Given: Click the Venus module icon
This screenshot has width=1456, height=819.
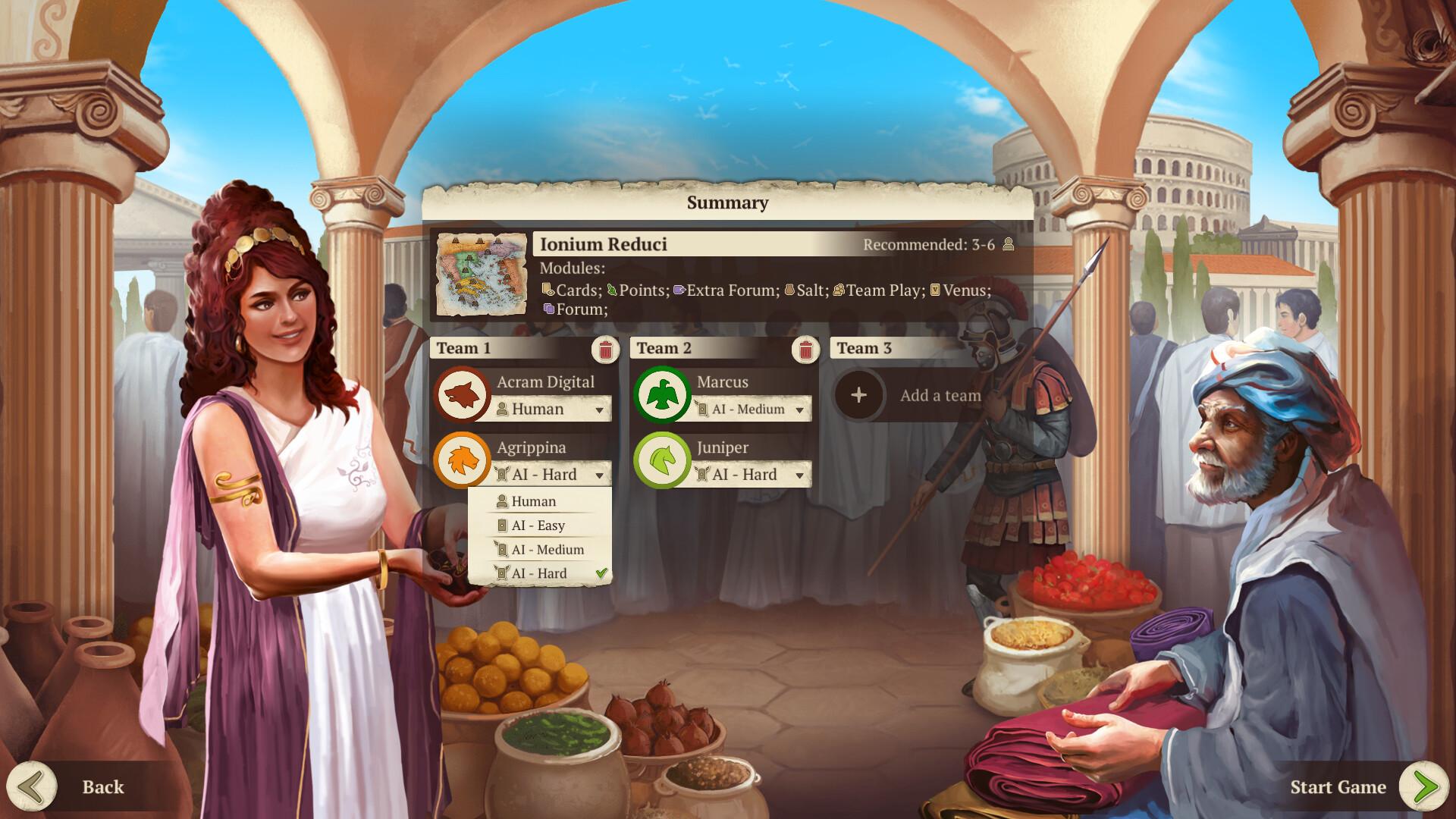Looking at the screenshot, I should 935,290.
